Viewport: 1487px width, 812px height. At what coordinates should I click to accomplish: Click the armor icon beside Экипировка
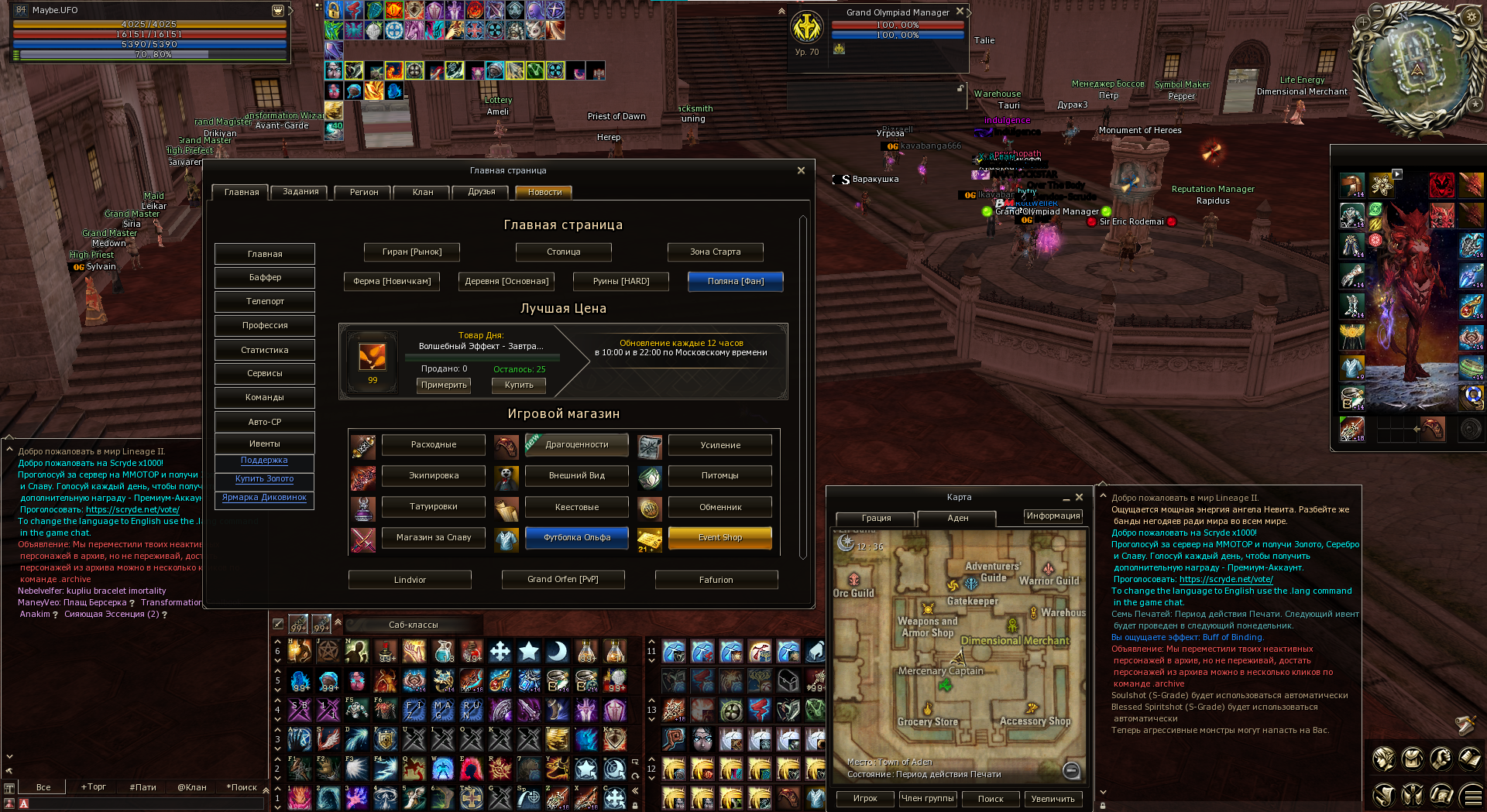pos(363,476)
